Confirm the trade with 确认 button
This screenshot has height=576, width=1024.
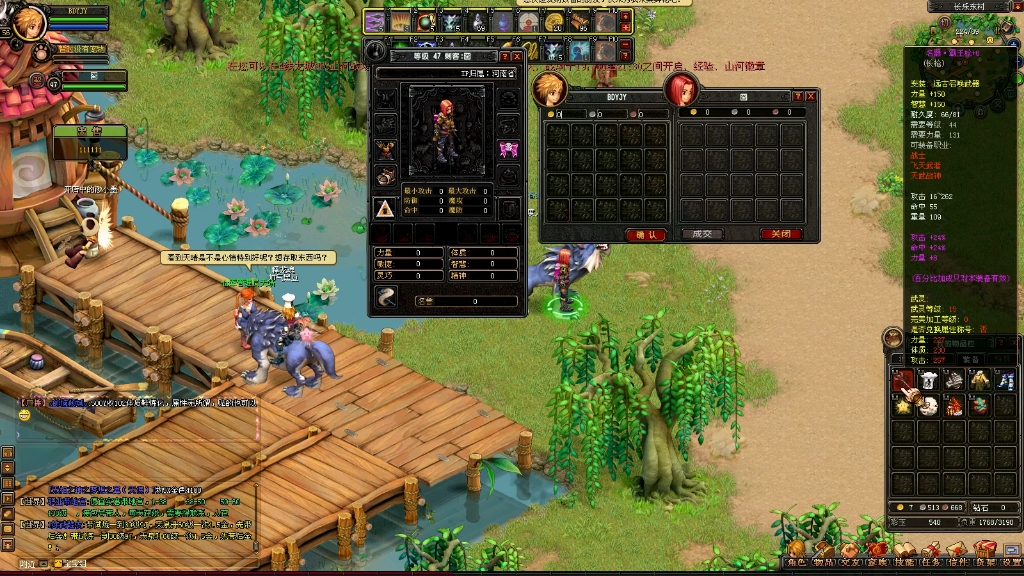(645, 234)
